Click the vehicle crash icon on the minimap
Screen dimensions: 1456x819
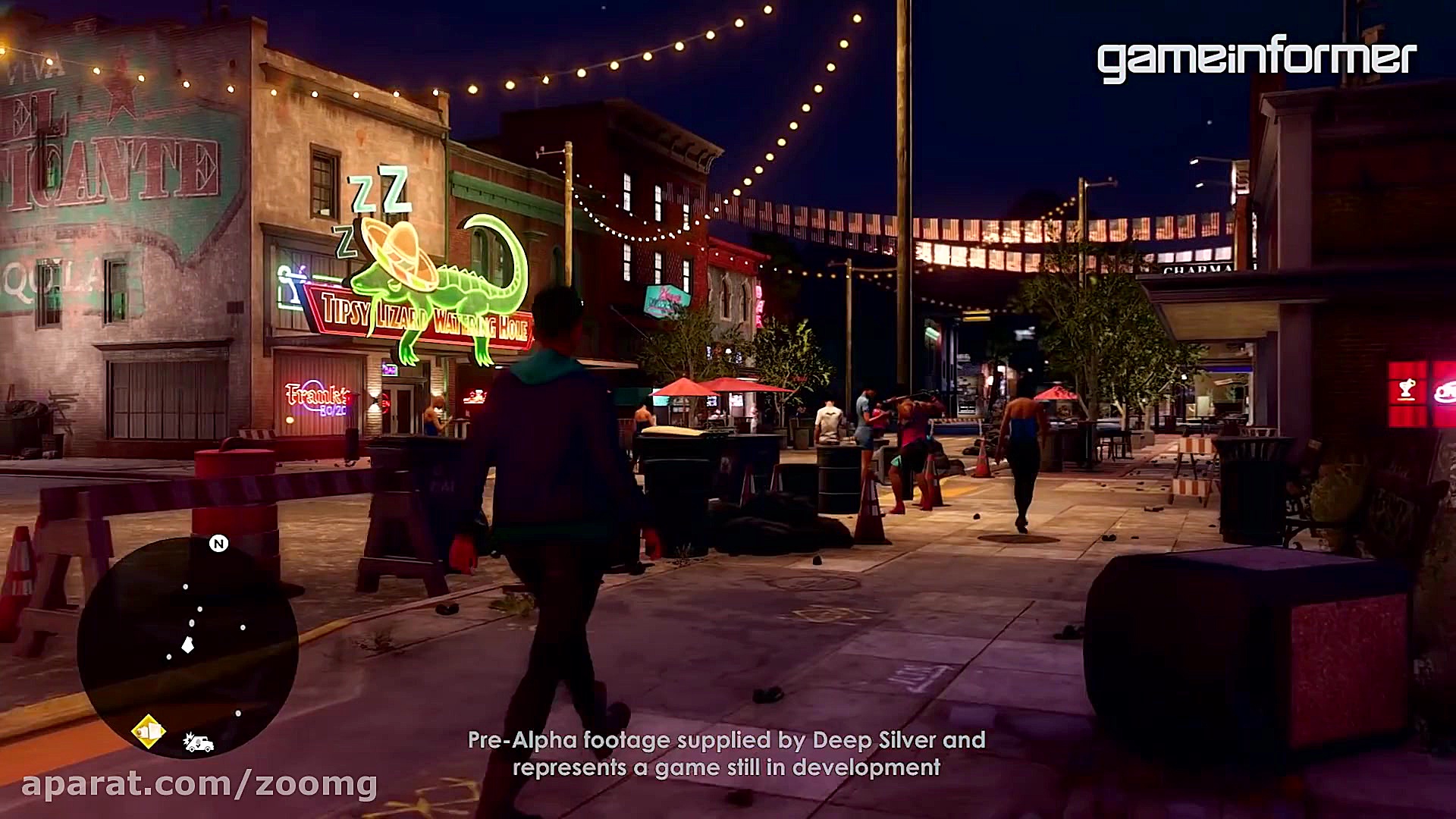pos(199,742)
